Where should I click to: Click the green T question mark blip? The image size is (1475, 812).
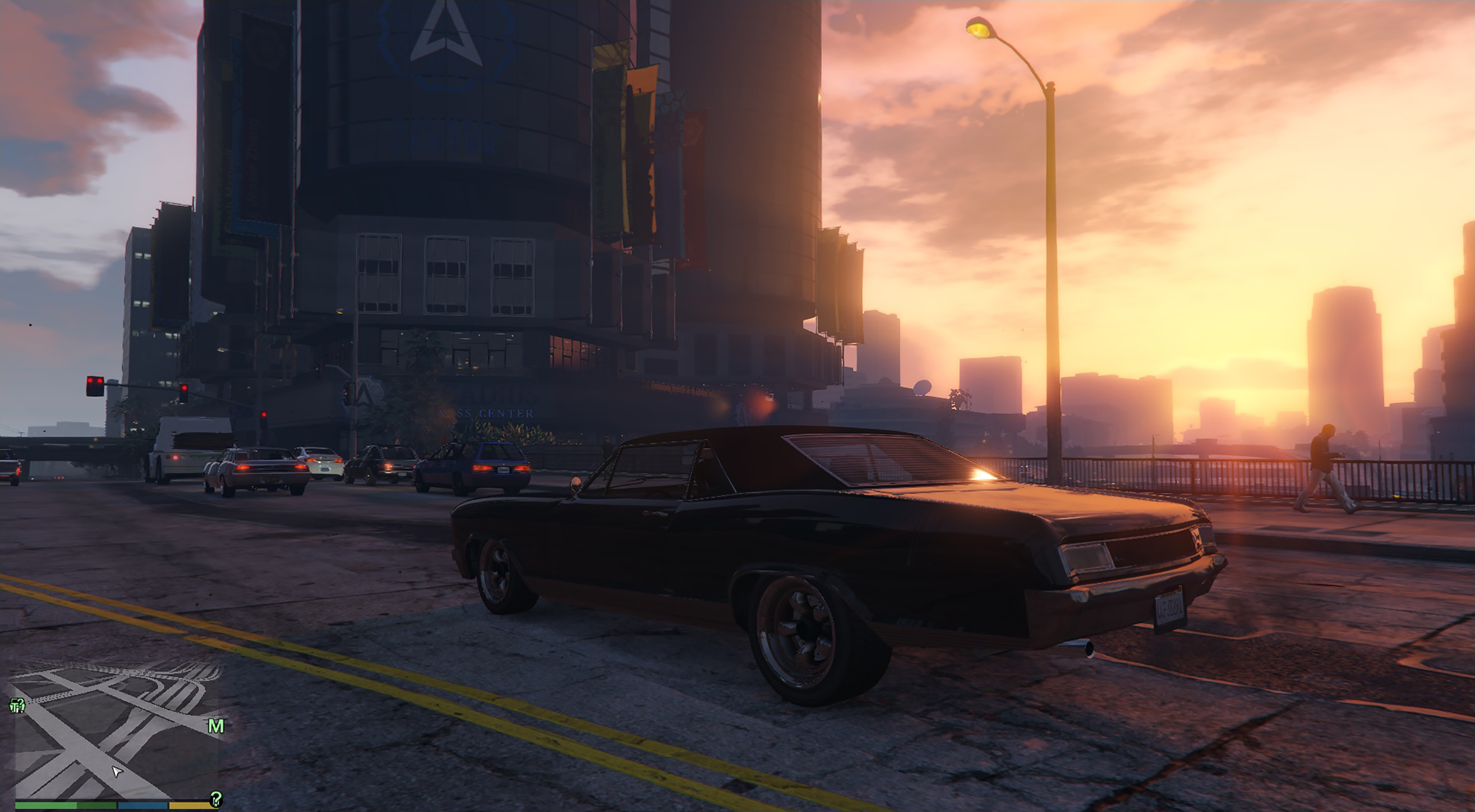(17, 706)
